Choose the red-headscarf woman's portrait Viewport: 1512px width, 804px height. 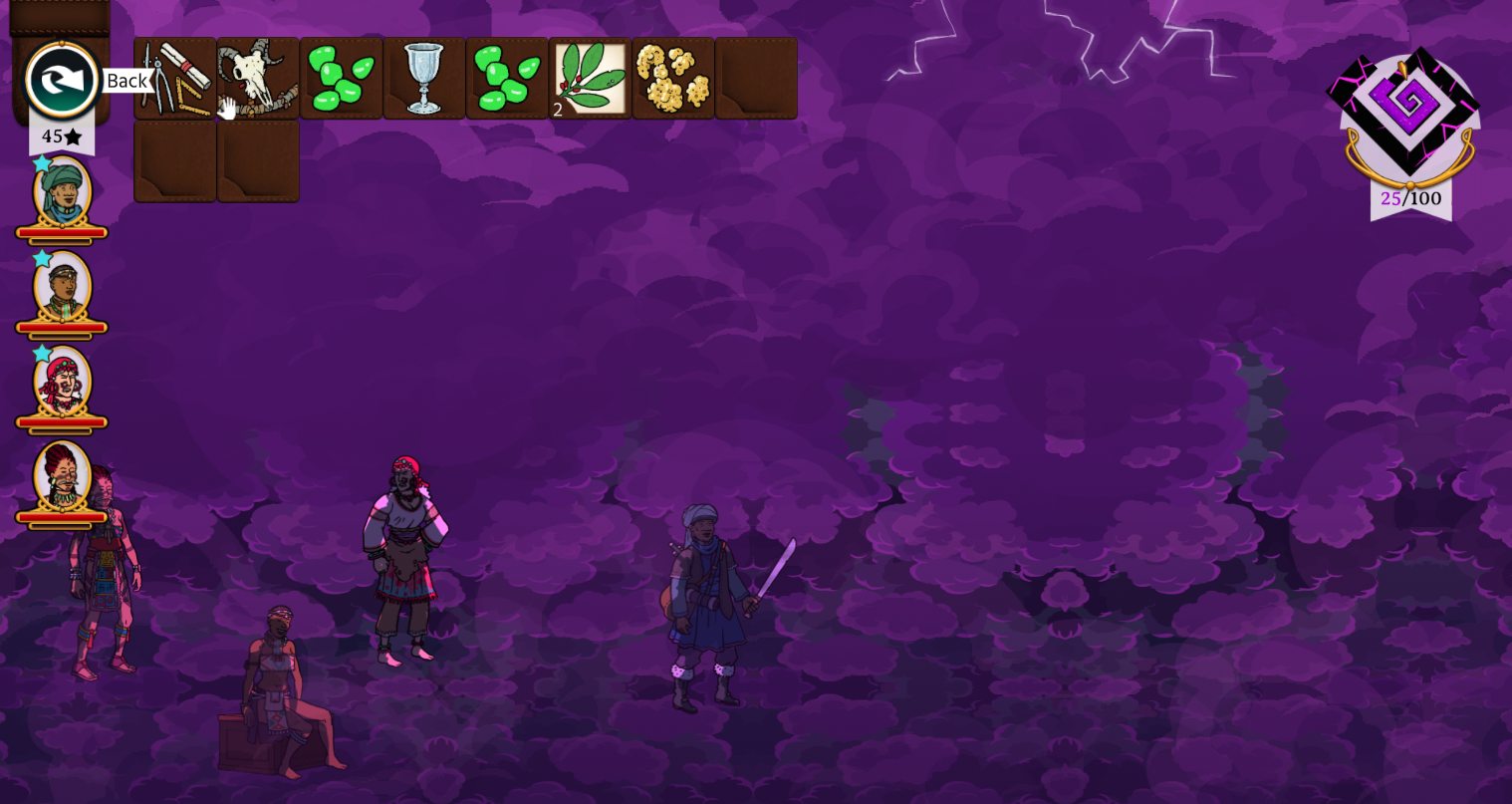coord(63,381)
